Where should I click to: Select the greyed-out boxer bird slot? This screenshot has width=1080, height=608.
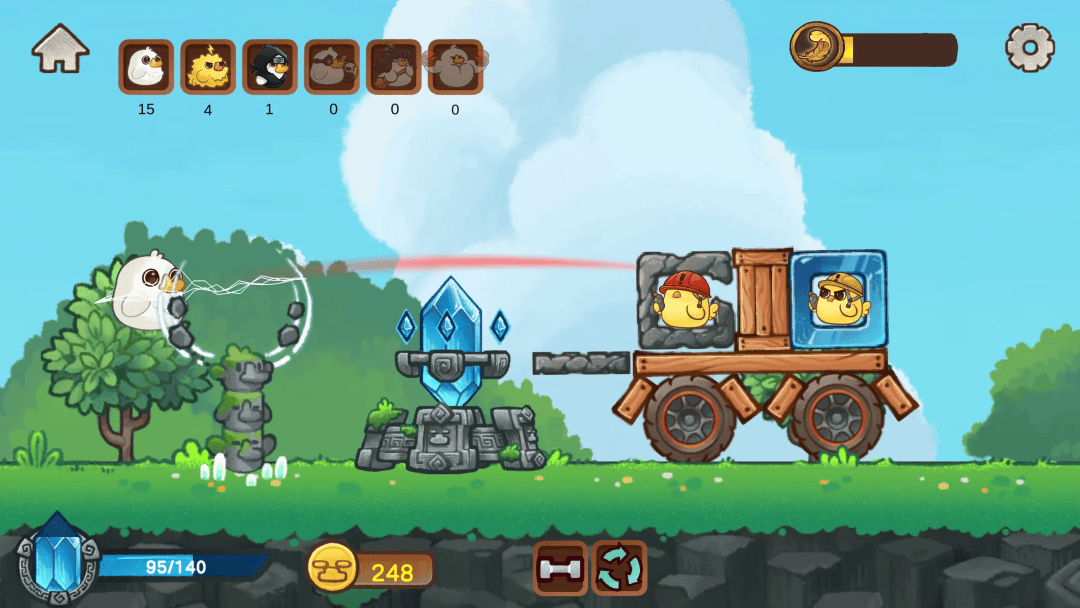[455, 67]
